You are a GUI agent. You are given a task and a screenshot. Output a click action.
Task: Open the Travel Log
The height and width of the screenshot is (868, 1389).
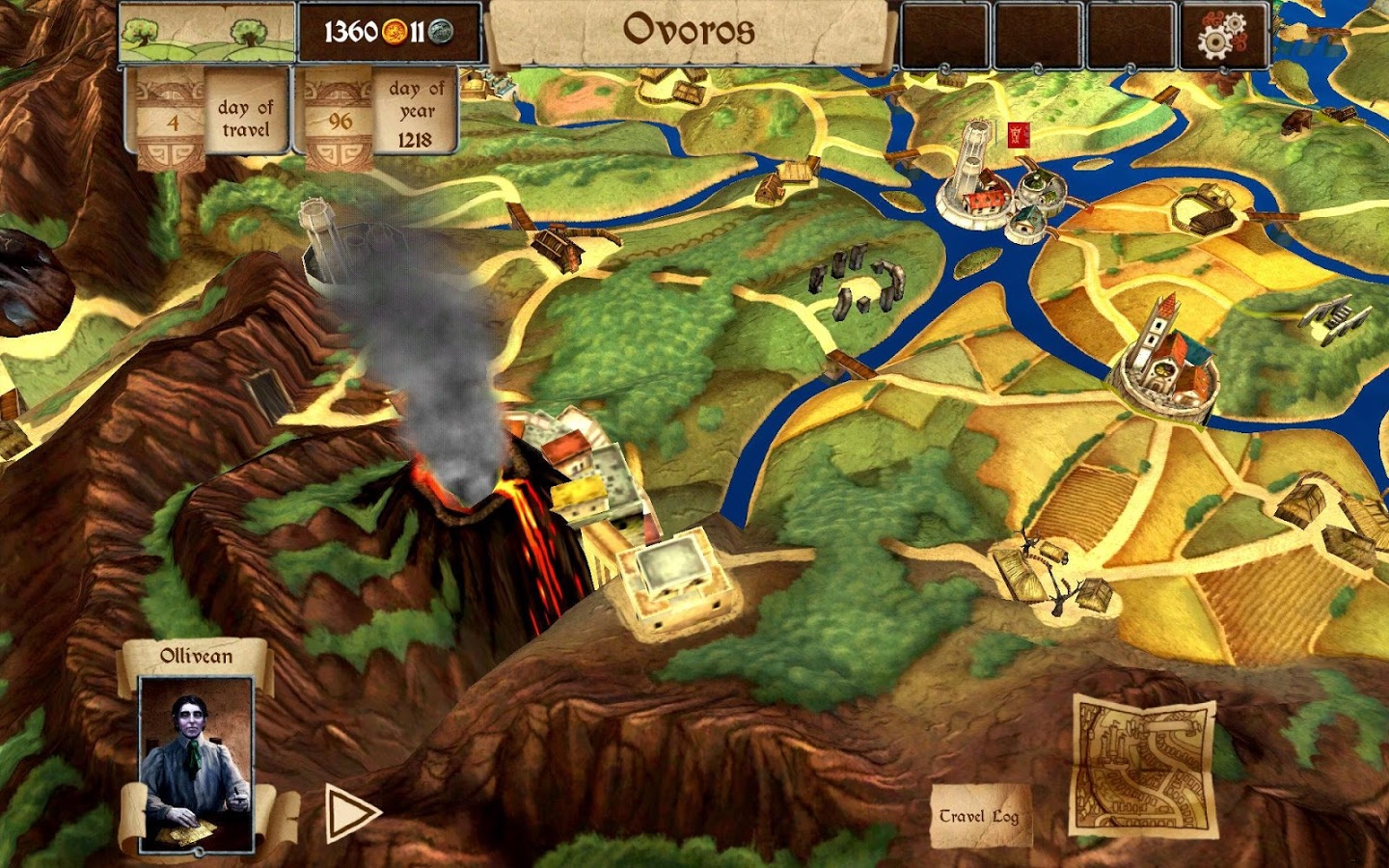click(x=978, y=816)
